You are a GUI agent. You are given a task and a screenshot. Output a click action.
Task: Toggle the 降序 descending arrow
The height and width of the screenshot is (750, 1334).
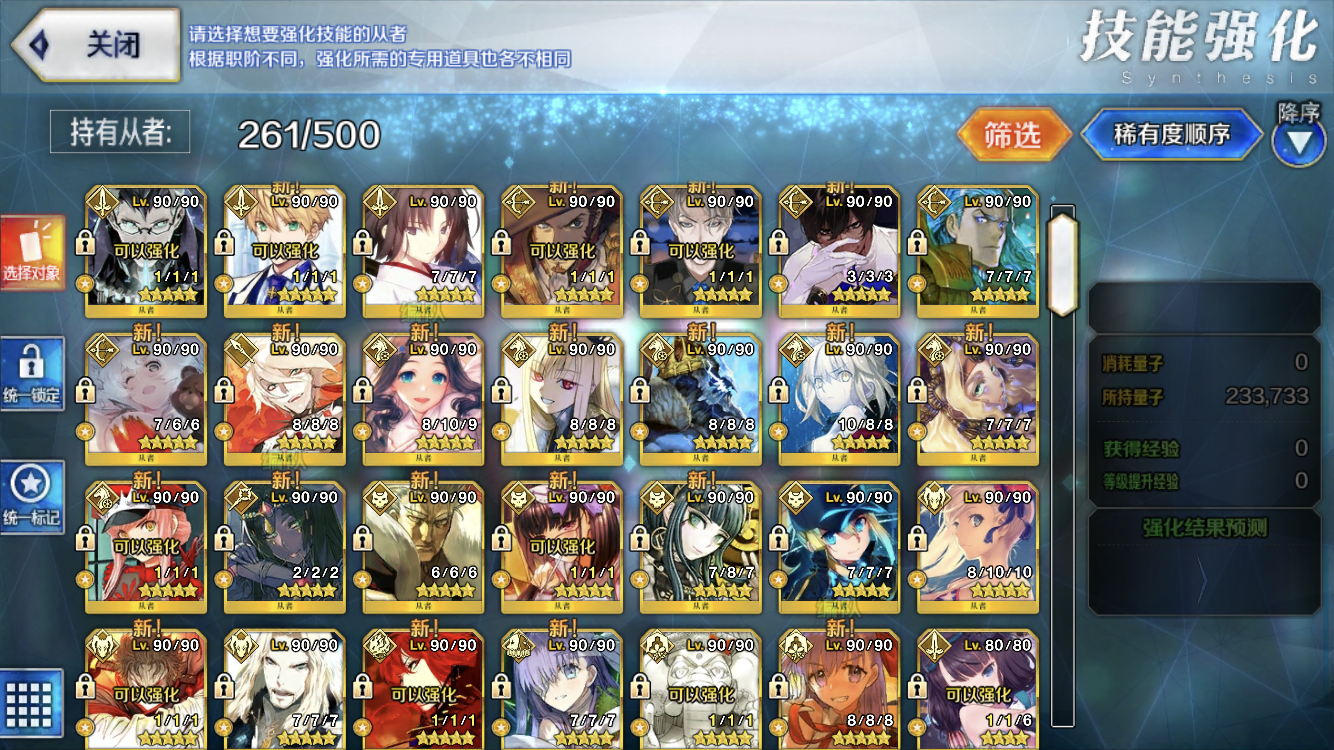tap(1298, 141)
